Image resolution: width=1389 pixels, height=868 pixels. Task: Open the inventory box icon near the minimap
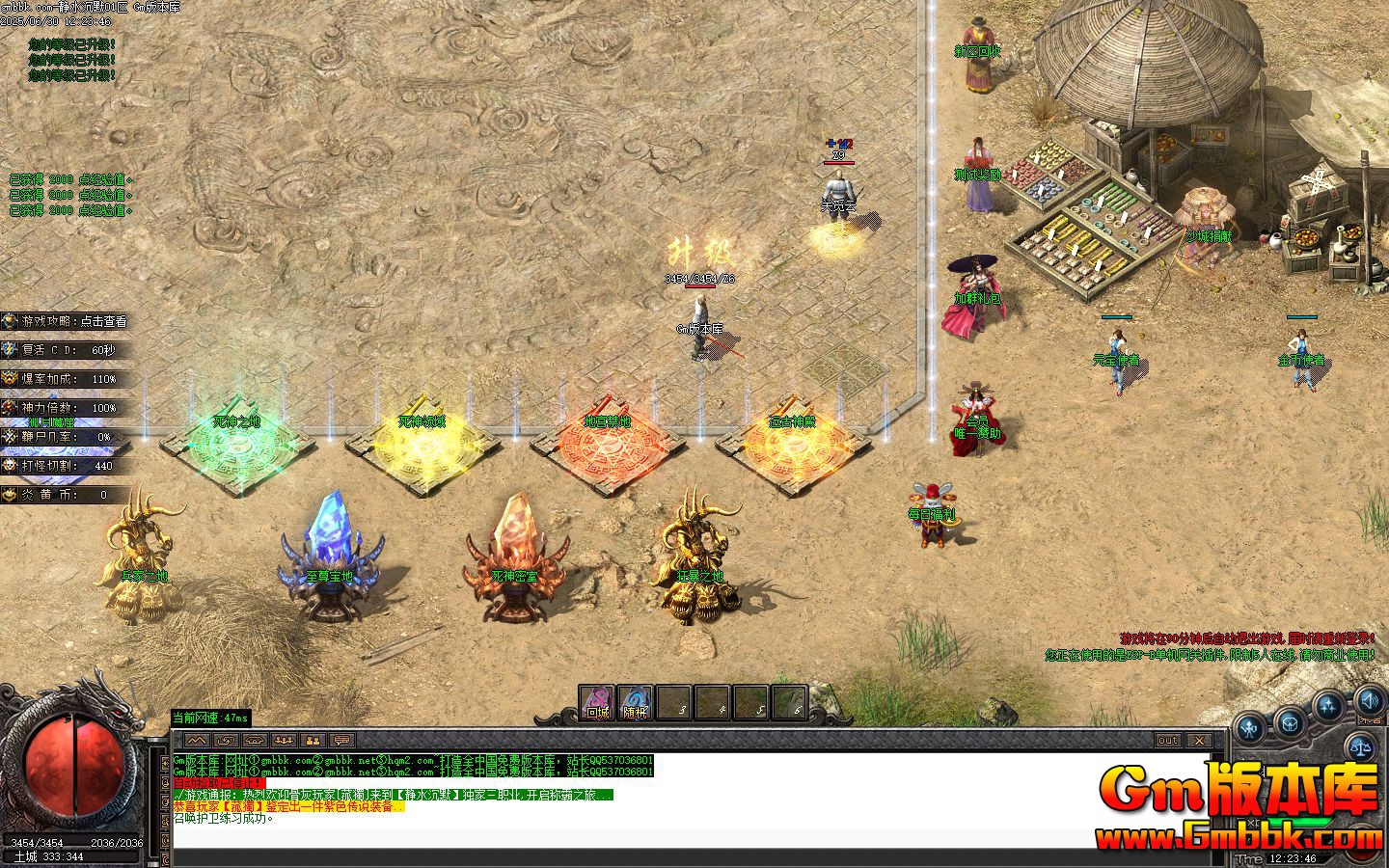tap(1290, 725)
